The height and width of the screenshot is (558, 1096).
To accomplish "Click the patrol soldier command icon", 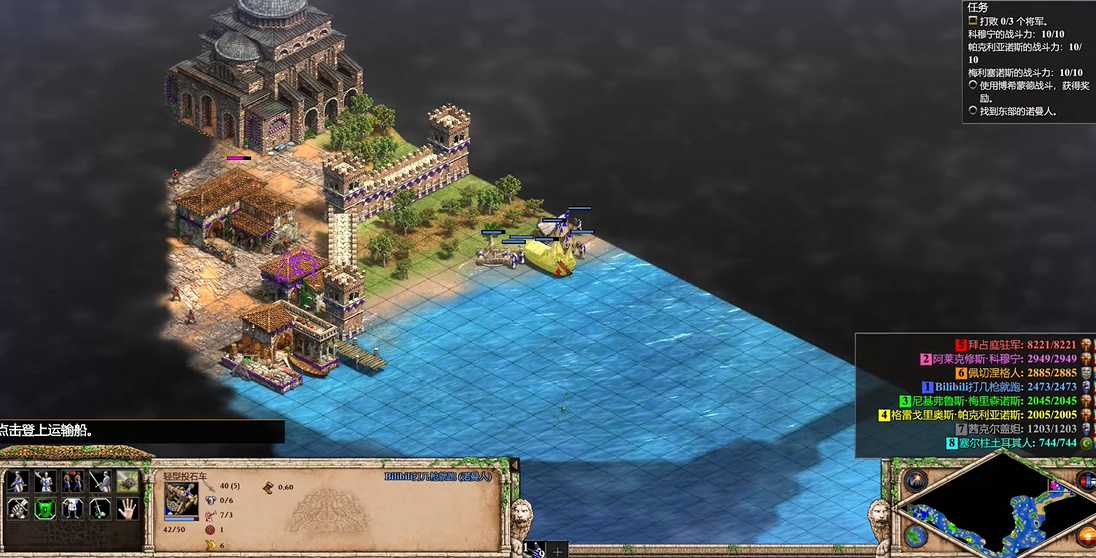I will pyautogui.click(x=17, y=481).
